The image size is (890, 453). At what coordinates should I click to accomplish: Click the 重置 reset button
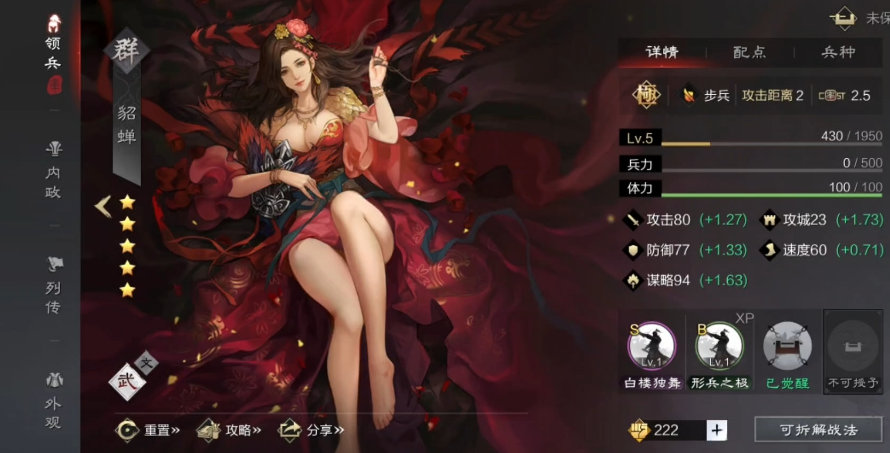pyautogui.click(x=148, y=430)
